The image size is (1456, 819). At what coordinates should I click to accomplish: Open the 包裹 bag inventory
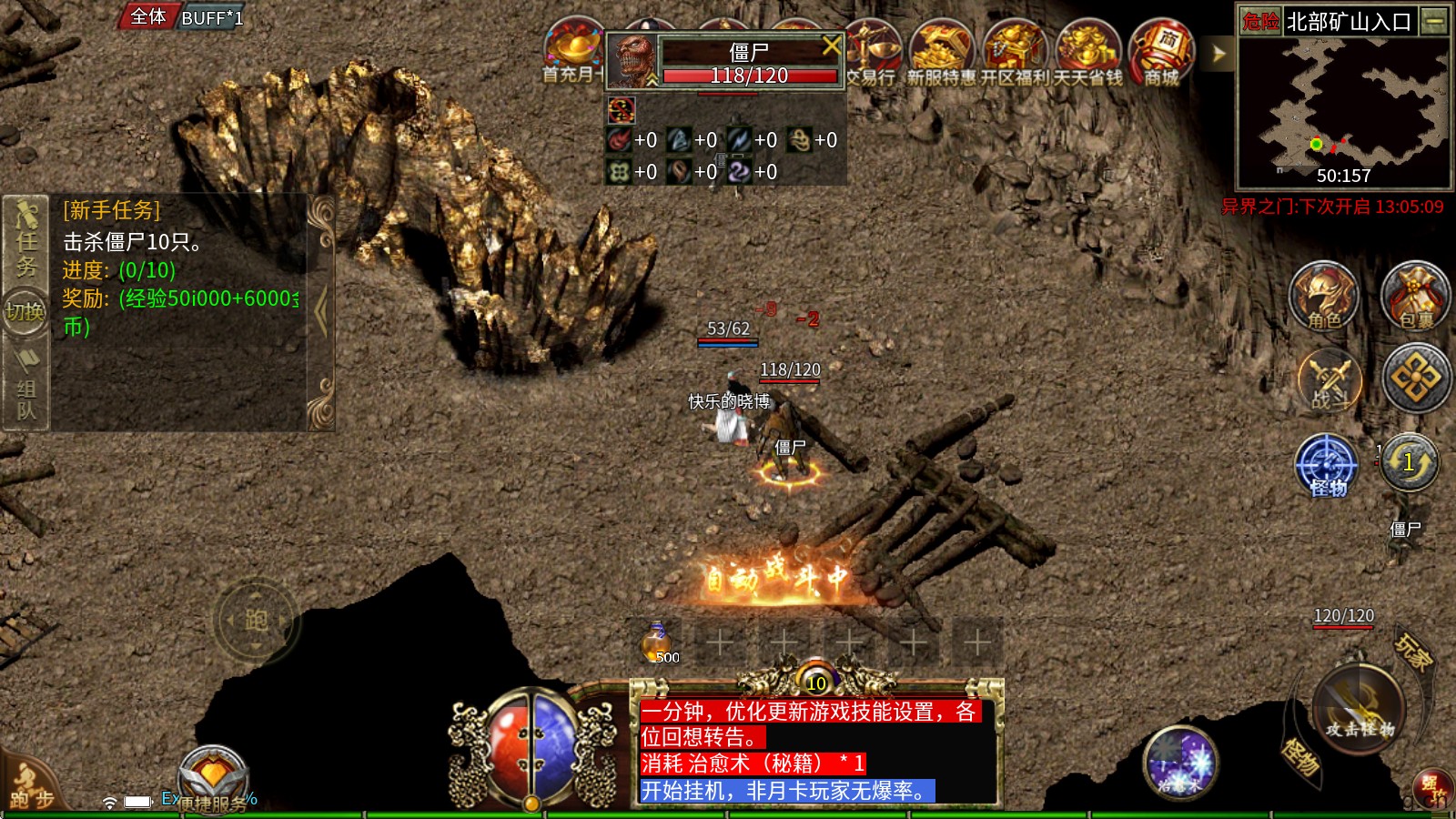pyautogui.click(x=1415, y=296)
